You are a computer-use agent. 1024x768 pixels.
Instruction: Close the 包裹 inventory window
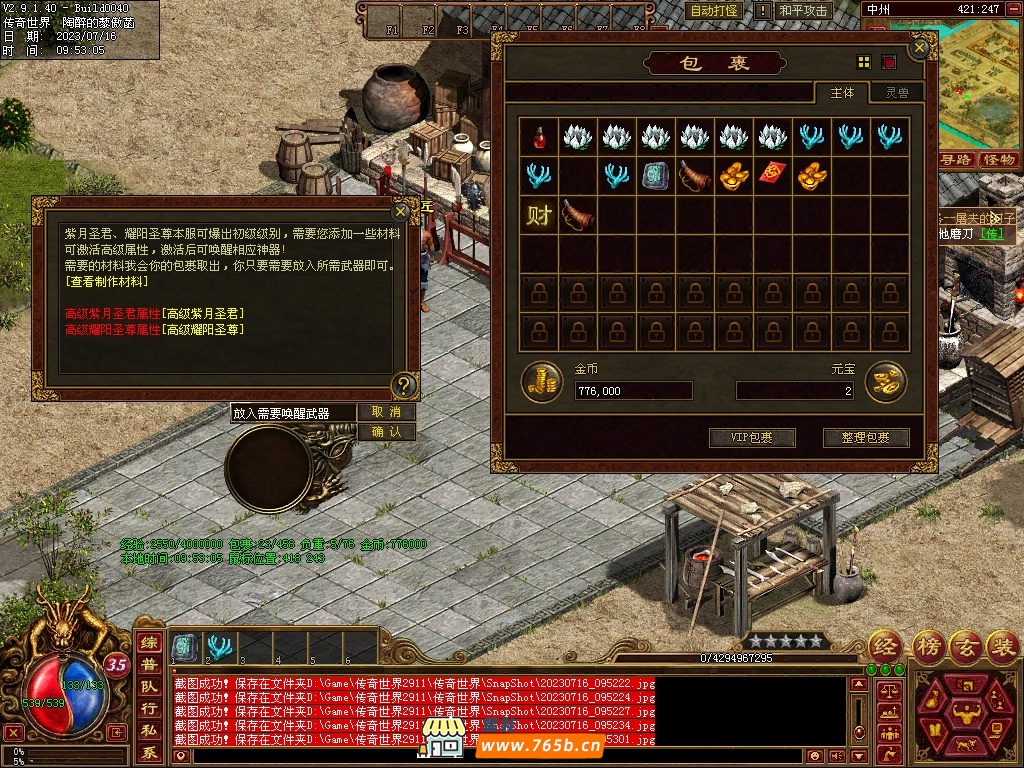coord(919,47)
